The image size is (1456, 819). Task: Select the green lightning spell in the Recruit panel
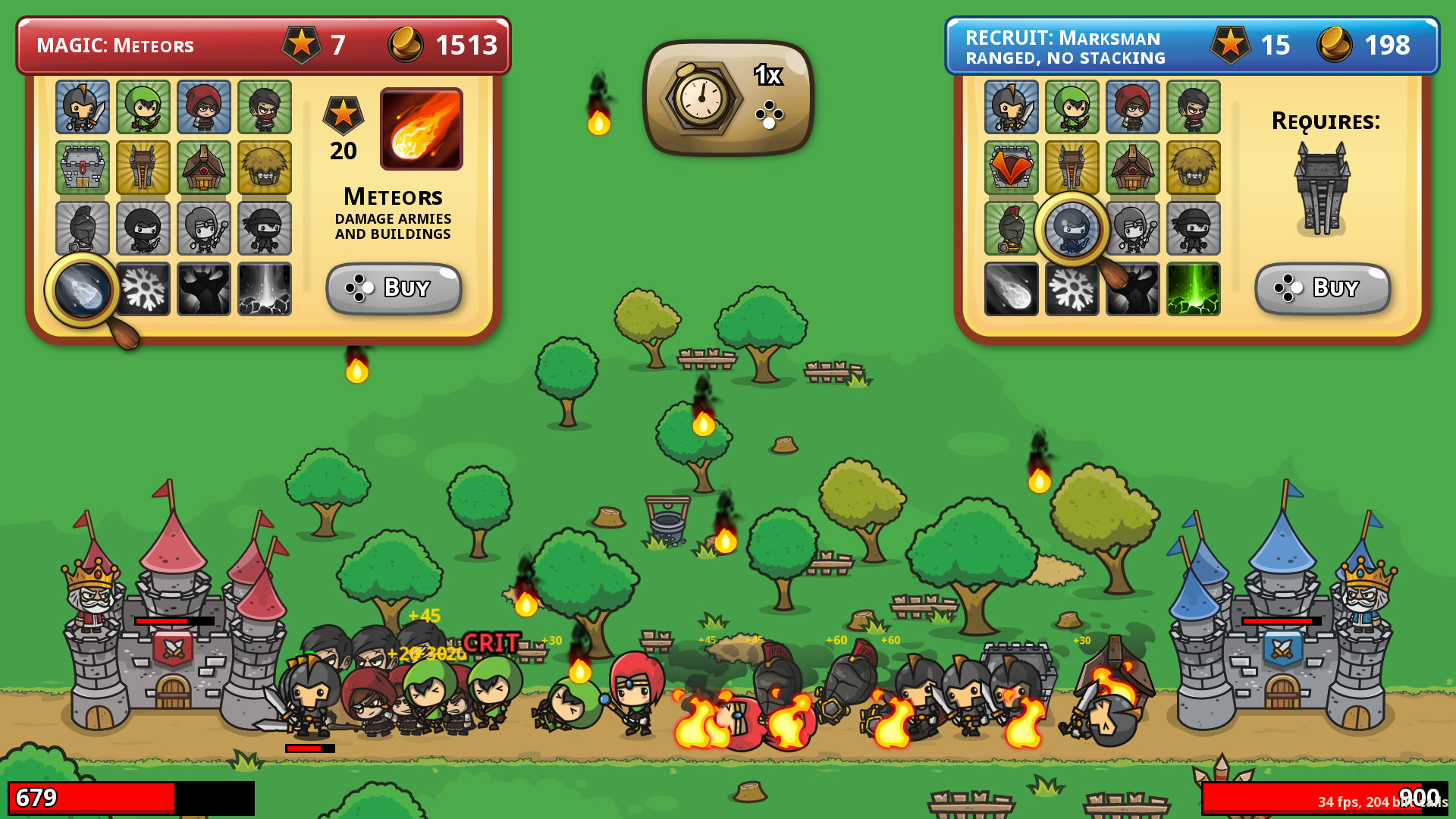tap(1193, 290)
